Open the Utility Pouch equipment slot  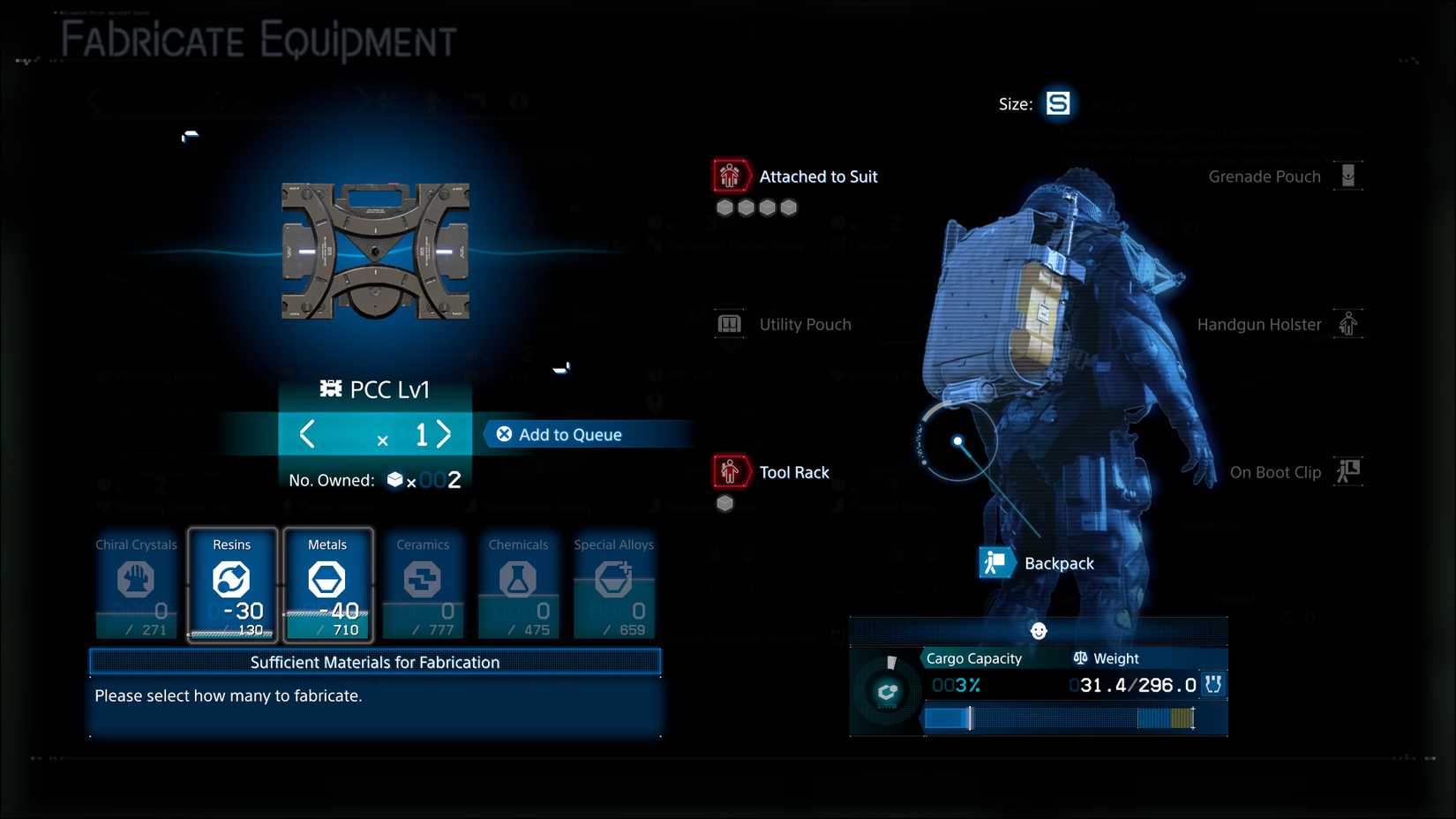pyautogui.click(x=730, y=324)
